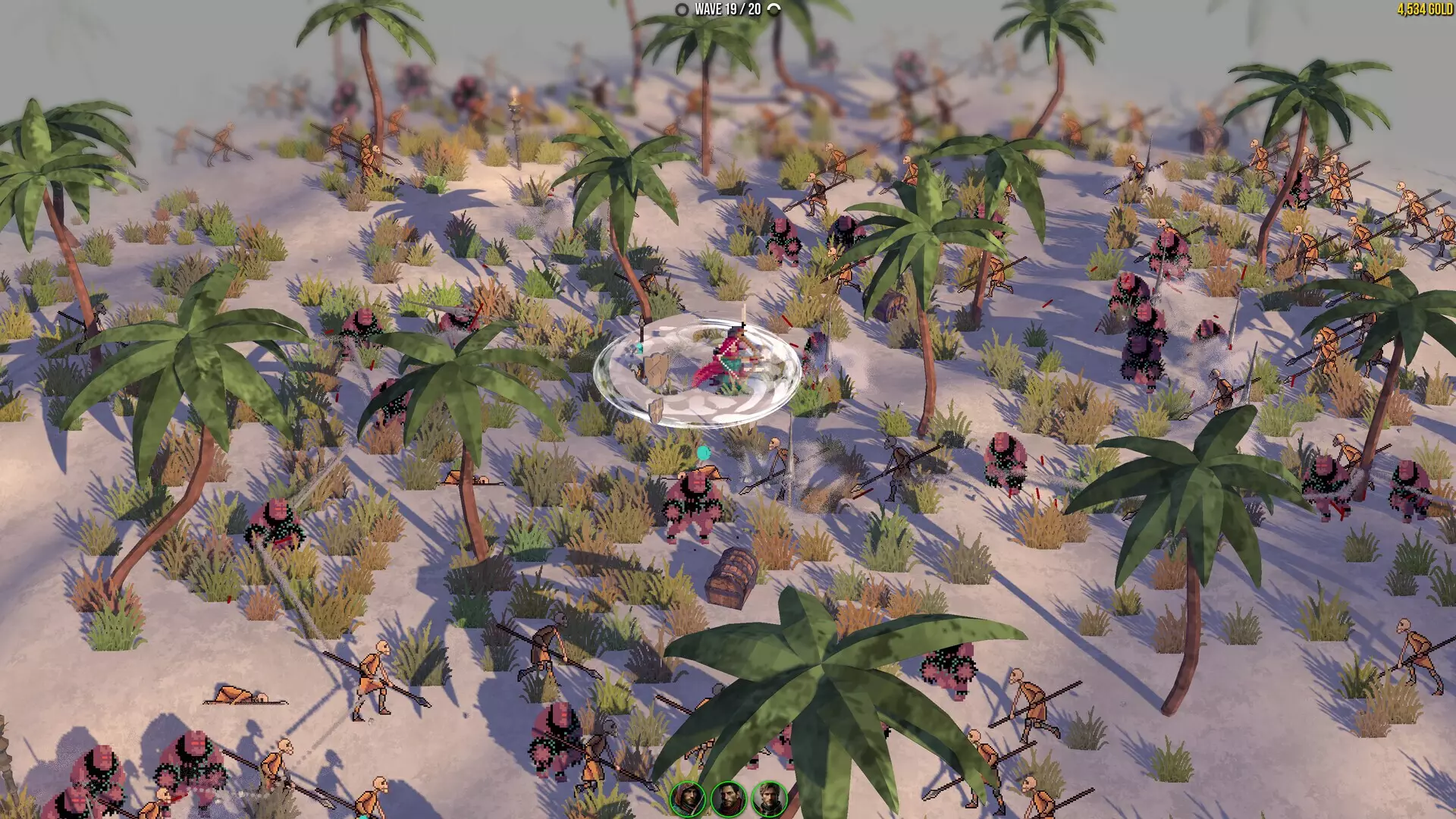This screenshot has height=819, width=1456.
Task: Select the hooded hero portrait
Action: click(688, 799)
